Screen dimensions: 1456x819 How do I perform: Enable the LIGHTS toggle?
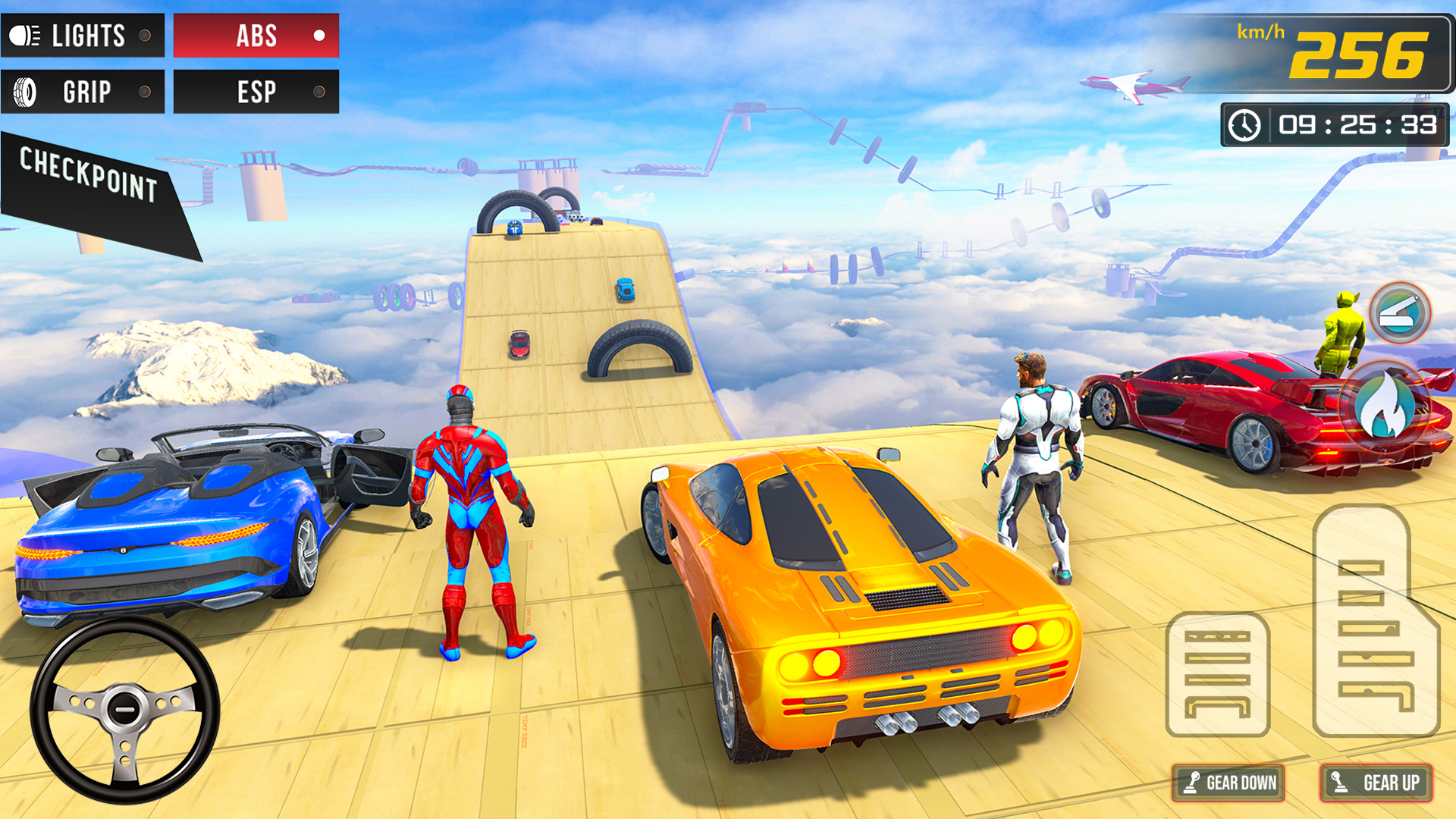coord(144,35)
